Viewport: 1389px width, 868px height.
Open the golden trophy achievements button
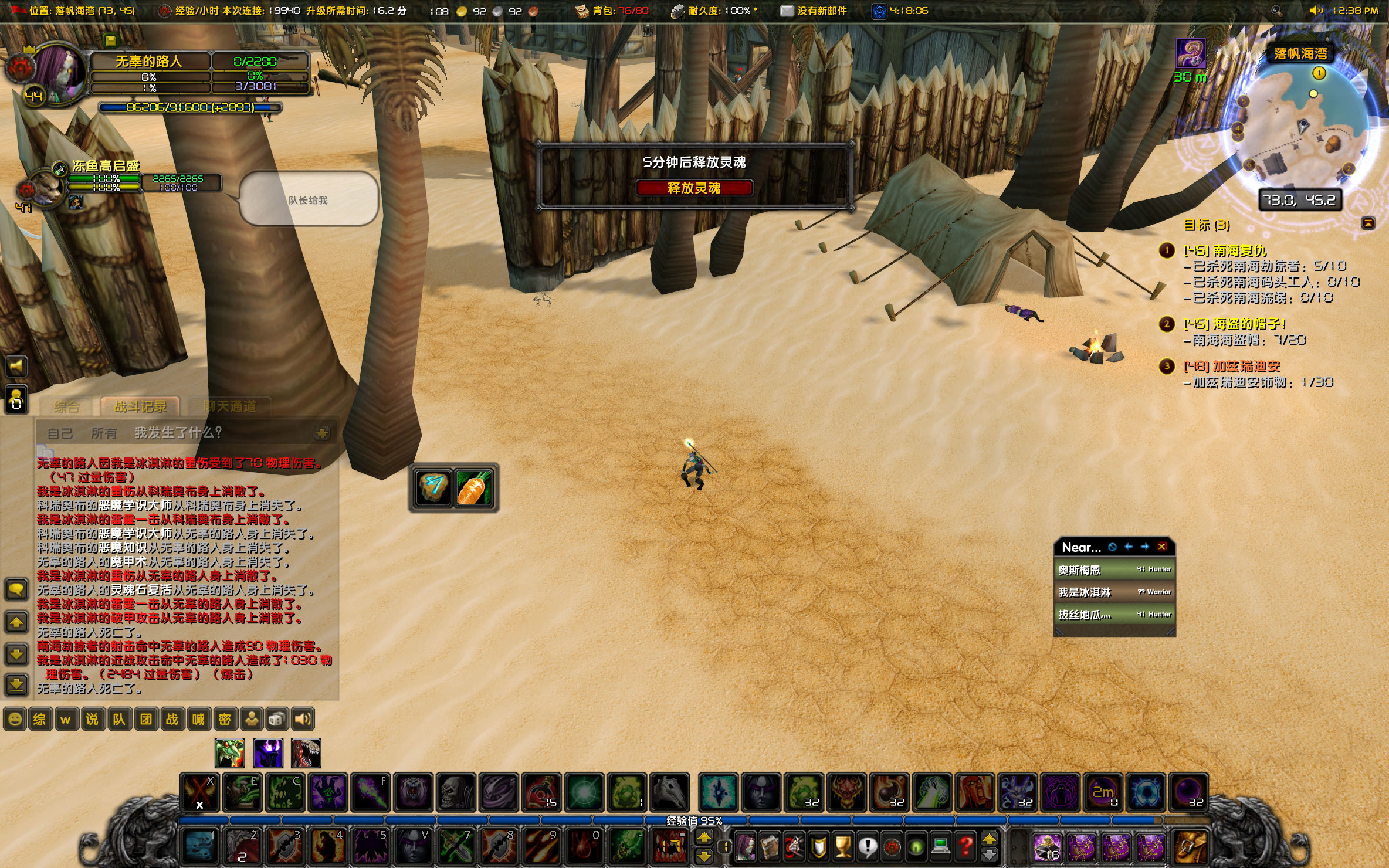pos(843,846)
